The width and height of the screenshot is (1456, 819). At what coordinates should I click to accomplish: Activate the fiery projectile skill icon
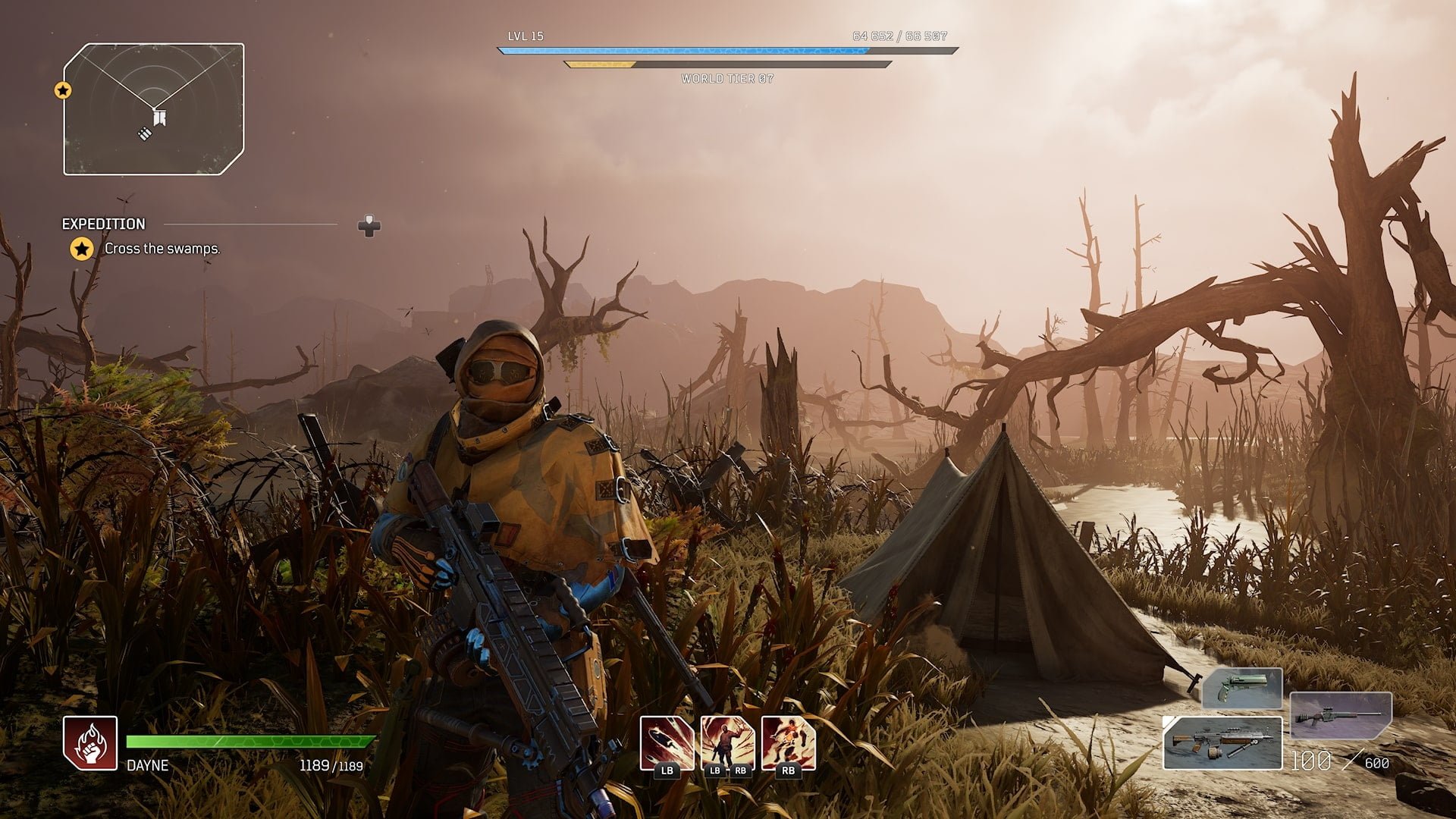click(x=667, y=743)
